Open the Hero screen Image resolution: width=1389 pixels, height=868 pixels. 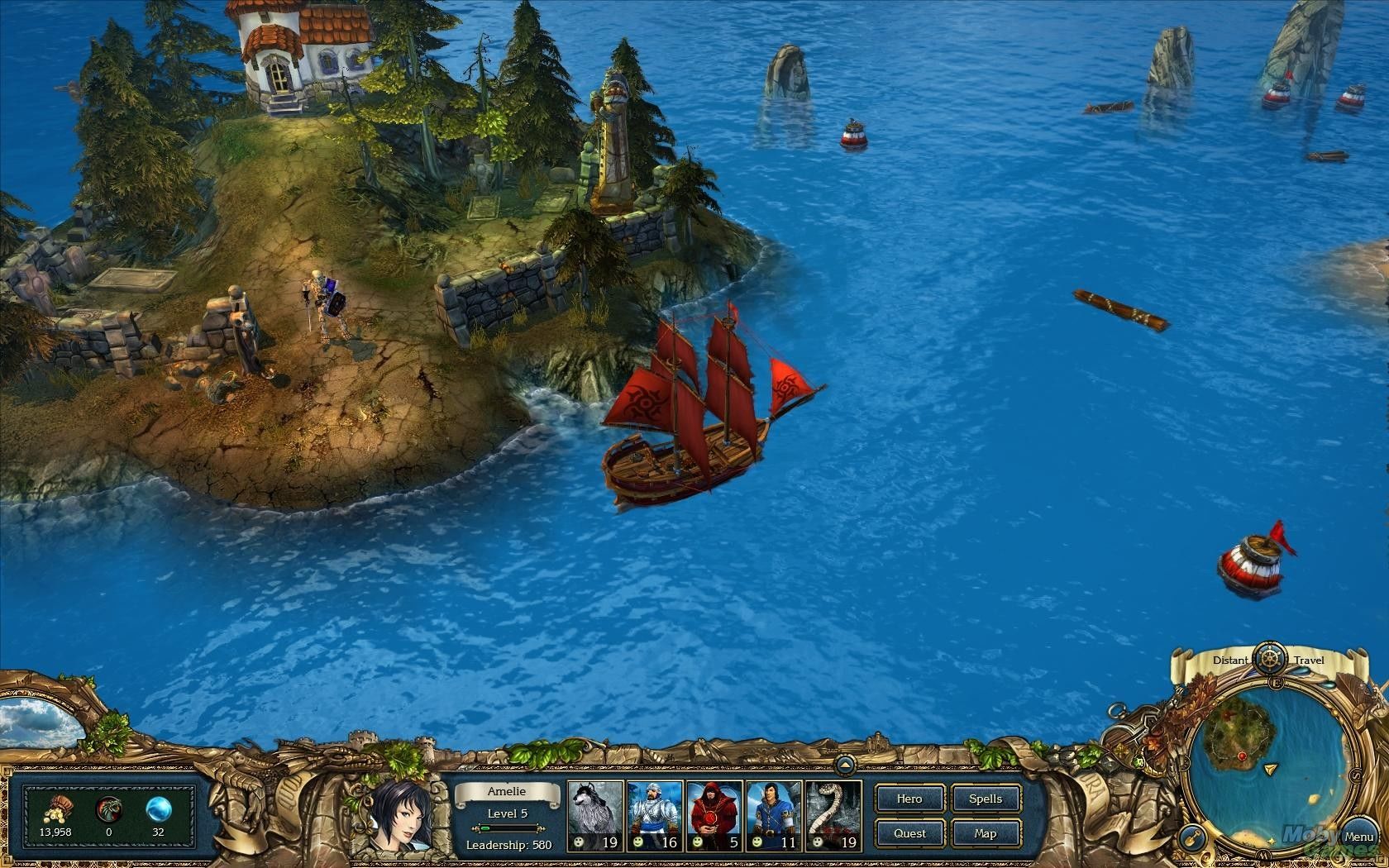pyautogui.click(x=909, y=799)
